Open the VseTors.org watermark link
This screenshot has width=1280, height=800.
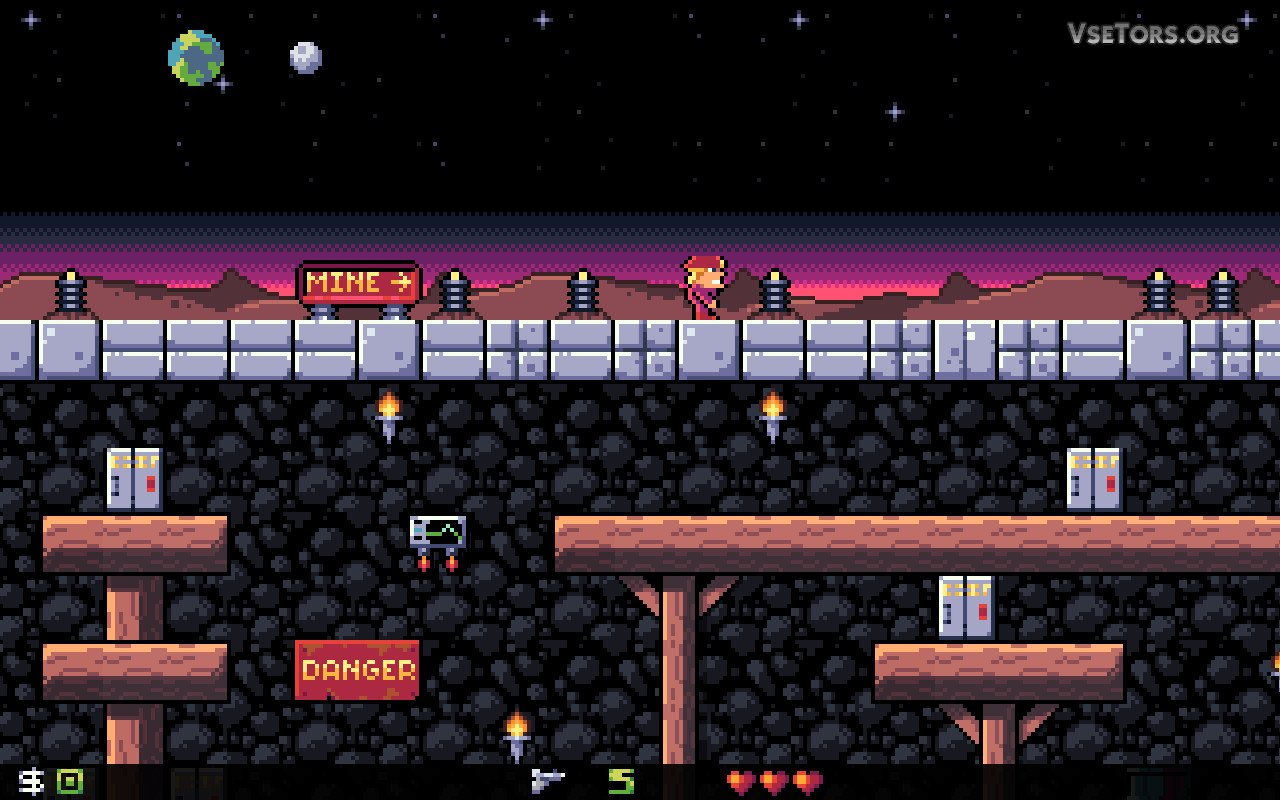[1152, 33]
